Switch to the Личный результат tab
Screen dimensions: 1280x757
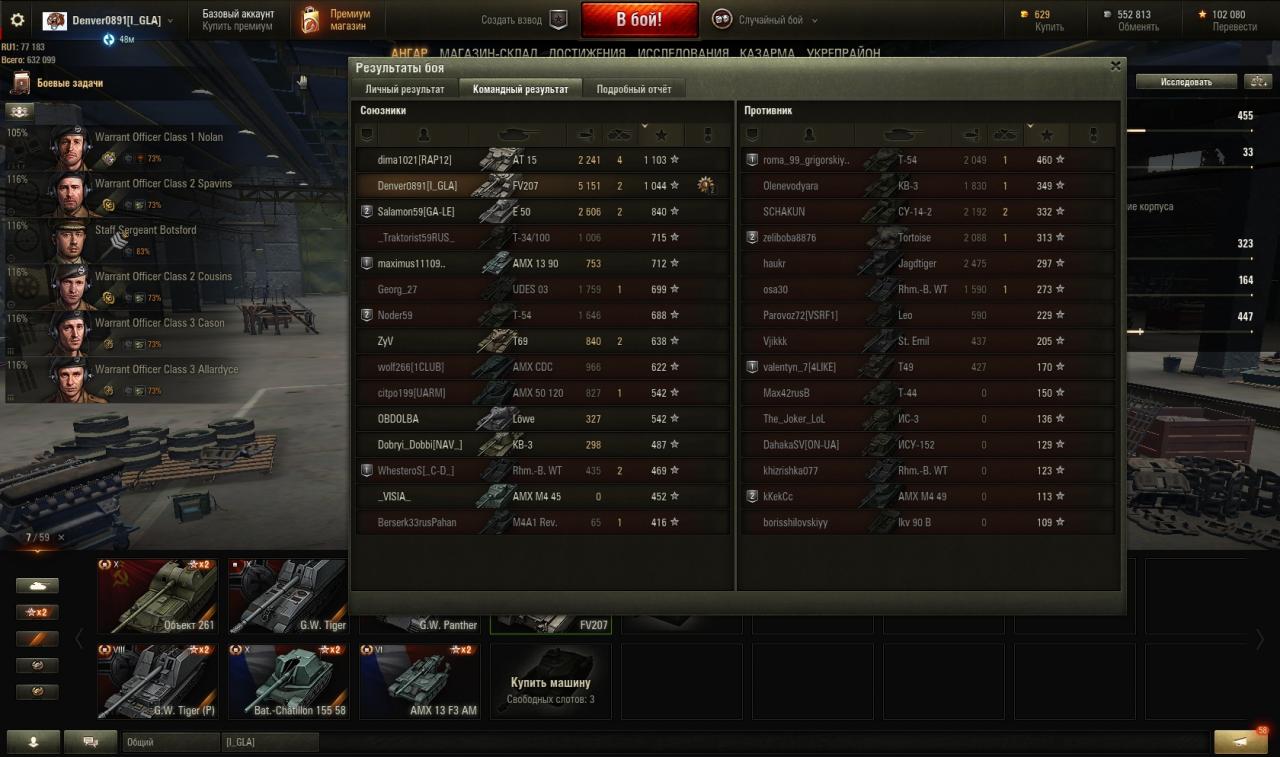404,89
